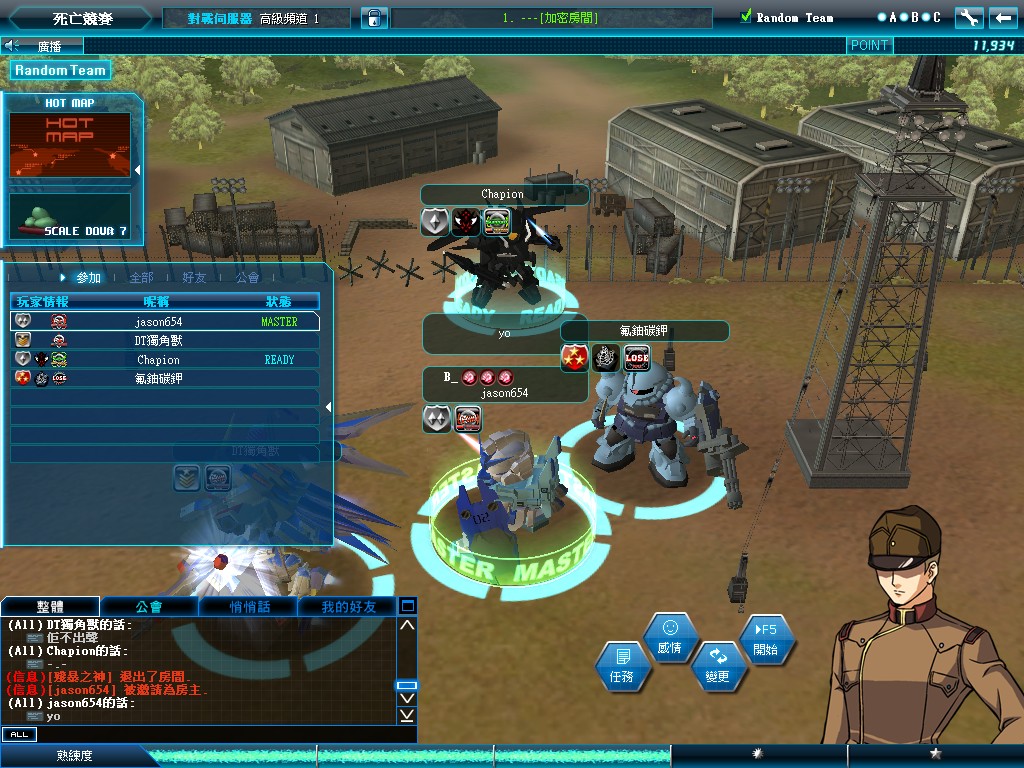The height and width of the screenshot is (768, 1024).
Task: Open settings with the wrench icon
Action: tap(968, 18)
